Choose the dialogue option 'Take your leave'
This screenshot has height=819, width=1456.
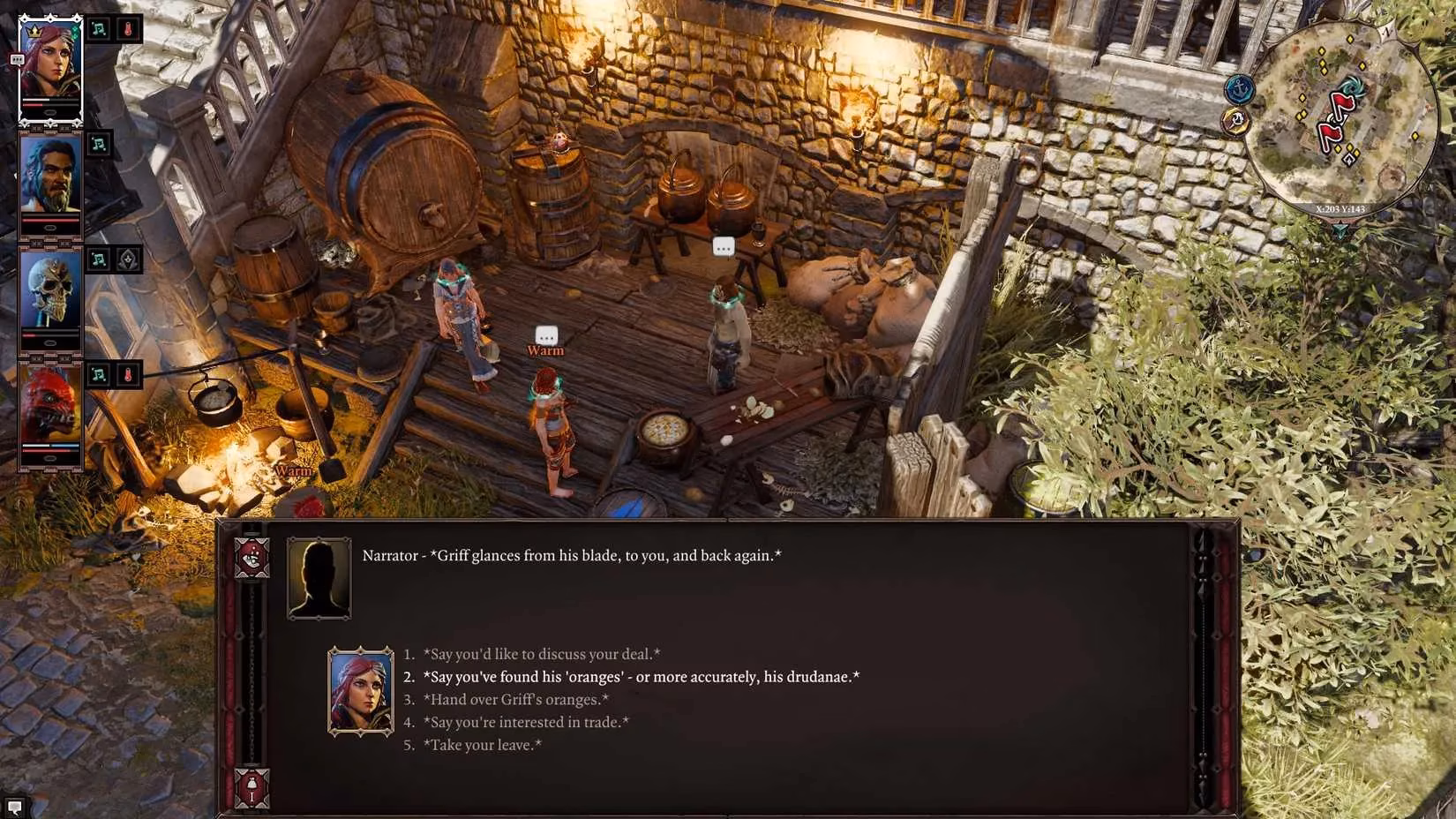484,744
